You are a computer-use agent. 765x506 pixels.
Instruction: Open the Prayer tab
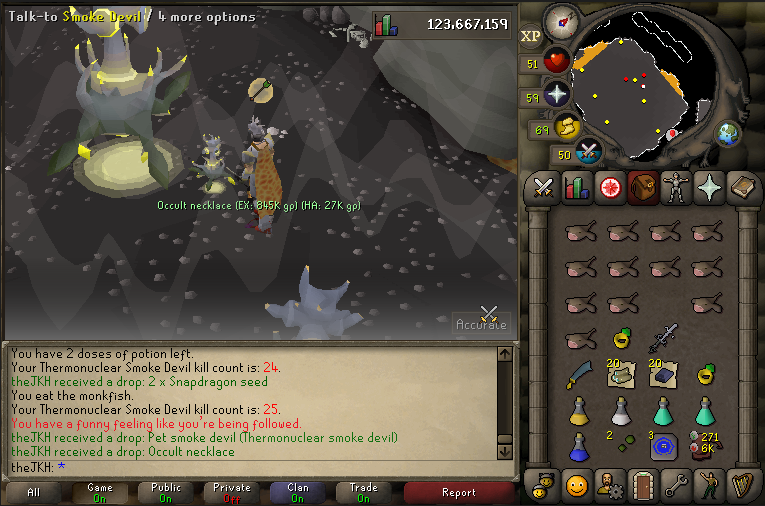[x=708, y=187]
